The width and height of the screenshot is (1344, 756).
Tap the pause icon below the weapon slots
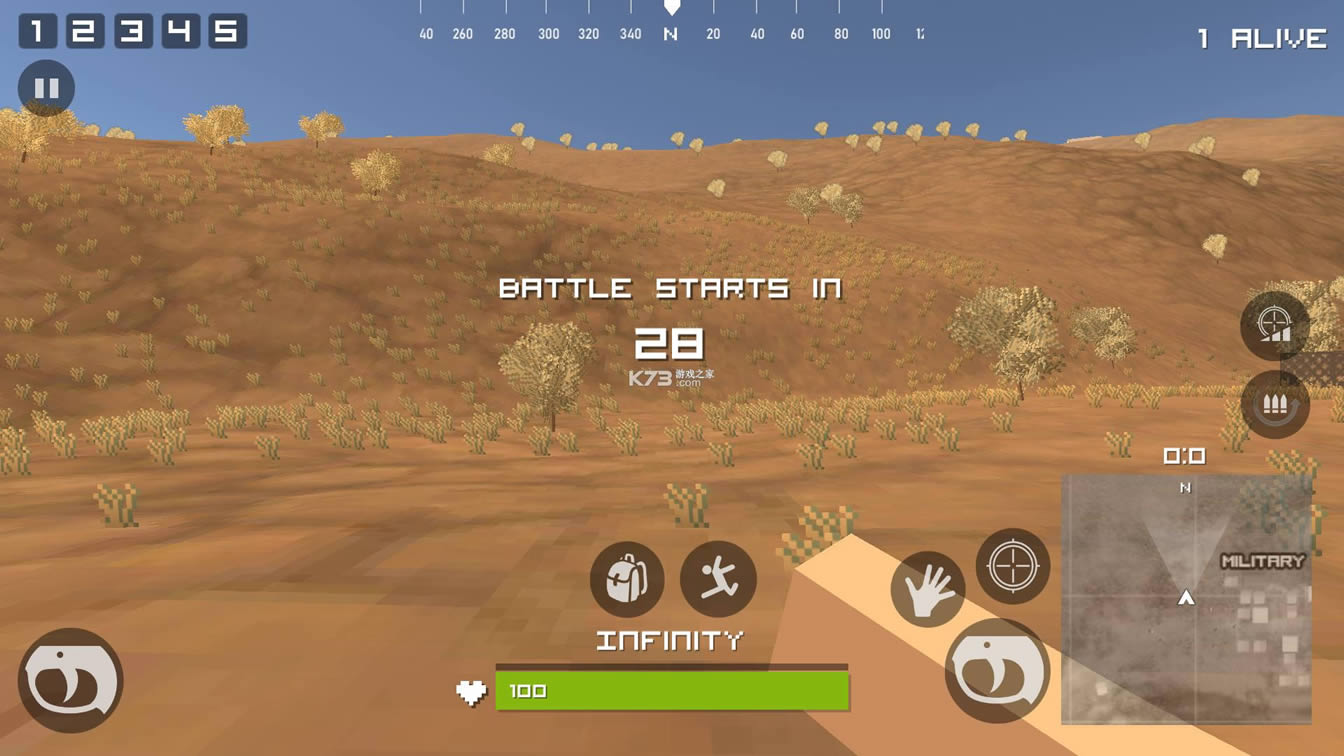[x=45, y=87]
